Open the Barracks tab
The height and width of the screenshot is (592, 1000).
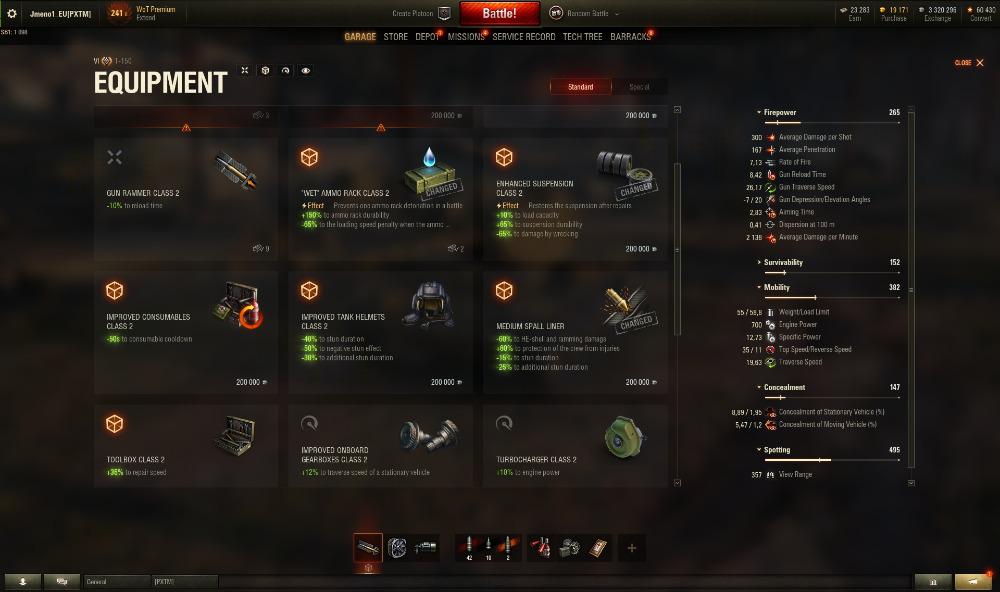[630, 37]
